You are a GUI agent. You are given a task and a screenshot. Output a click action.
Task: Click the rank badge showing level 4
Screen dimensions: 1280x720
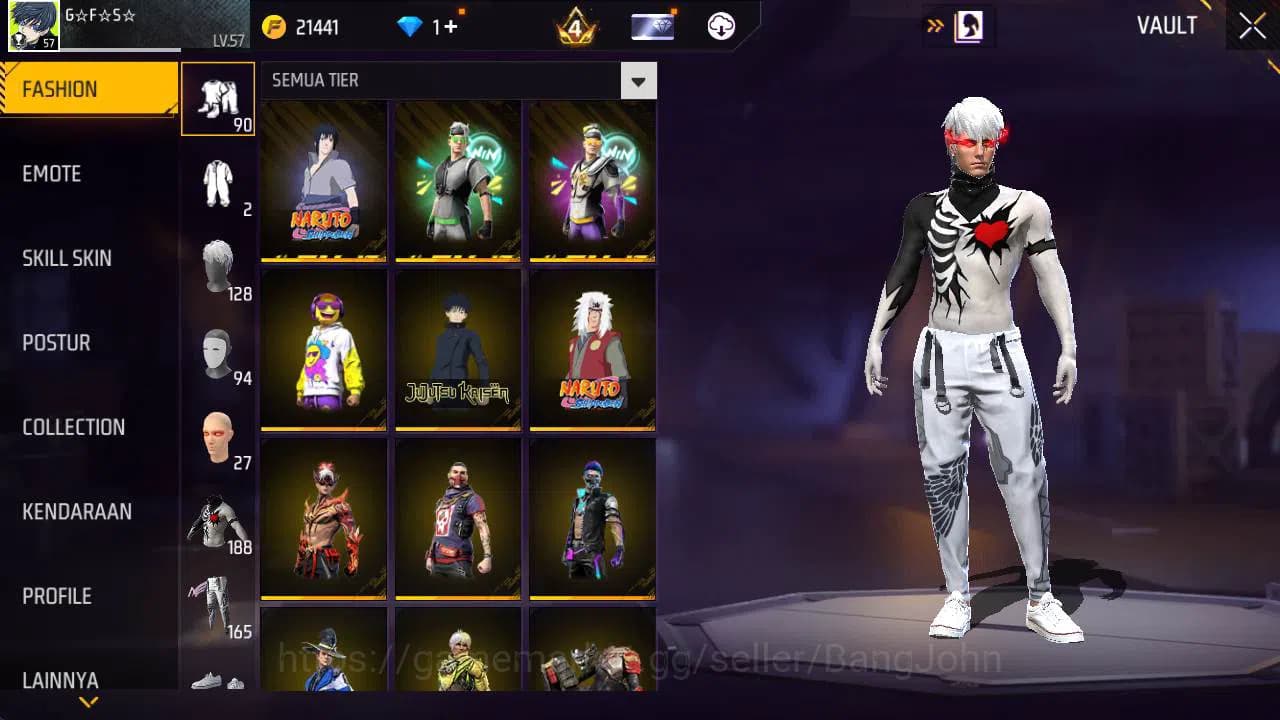tap(577, 25)
